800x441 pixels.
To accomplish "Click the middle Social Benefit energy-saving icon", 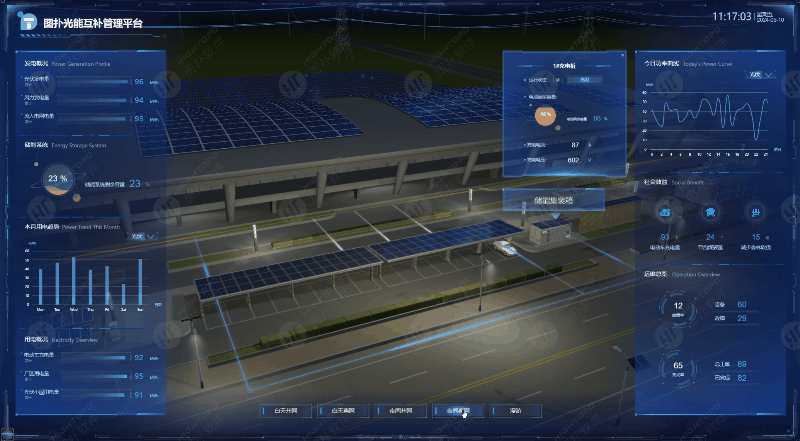I will coord(711,212).
